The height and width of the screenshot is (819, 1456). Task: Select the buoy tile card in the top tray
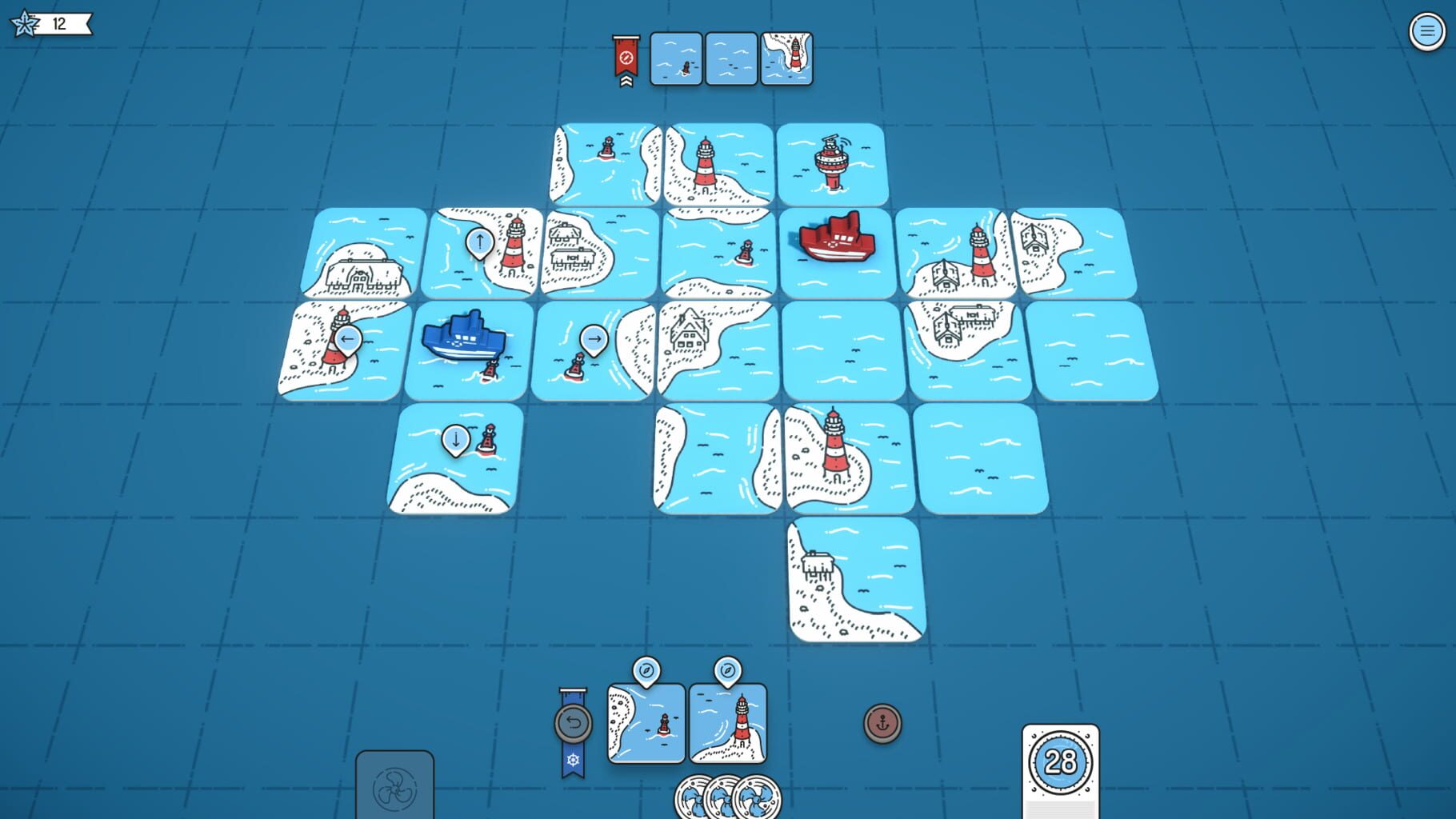674,59
